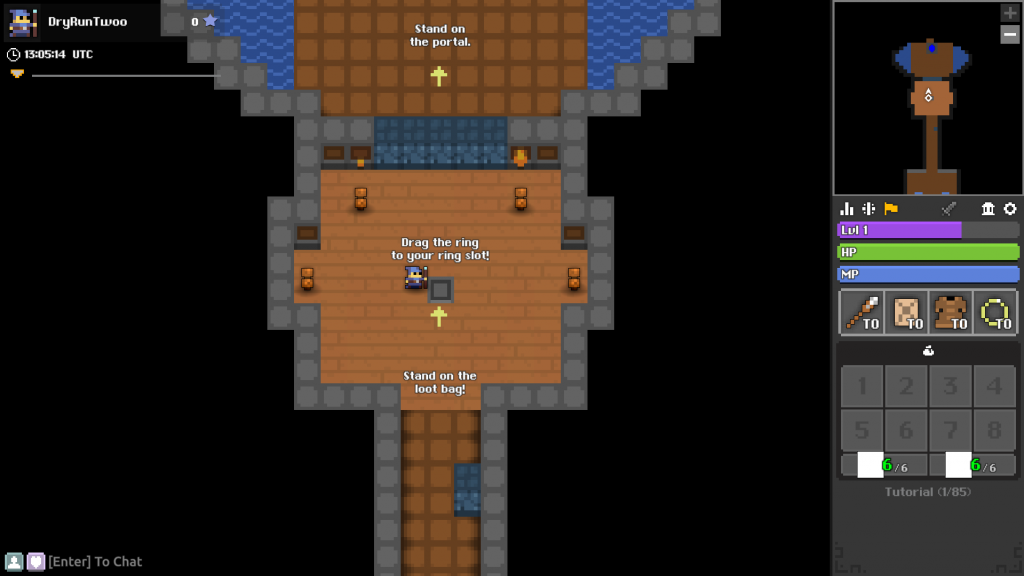Select the equipped staff weapon slot
The height and width of the screenshot is (576, 1024).
click(x=861, y=313)
